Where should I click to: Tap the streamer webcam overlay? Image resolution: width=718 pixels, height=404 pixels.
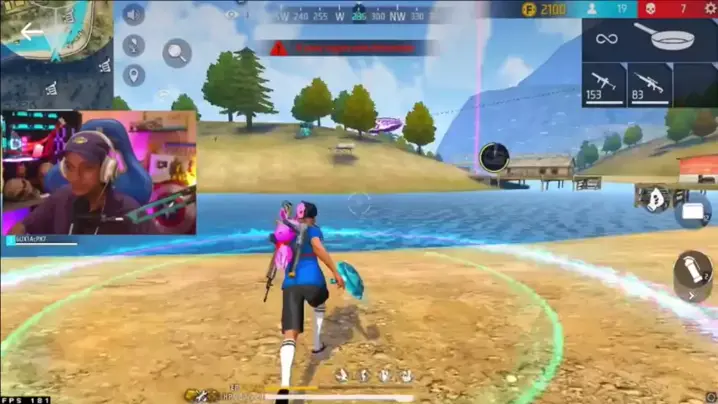coord(98,172)
